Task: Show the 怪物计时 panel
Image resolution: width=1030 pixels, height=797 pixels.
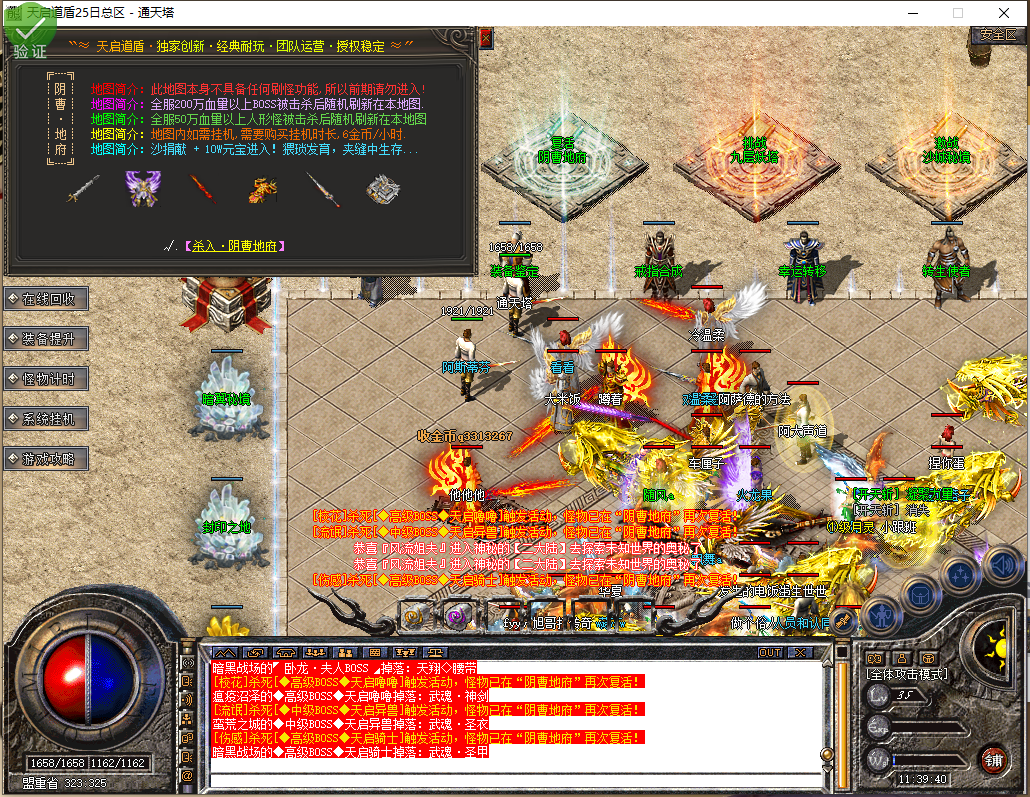Action: point(48,379)
